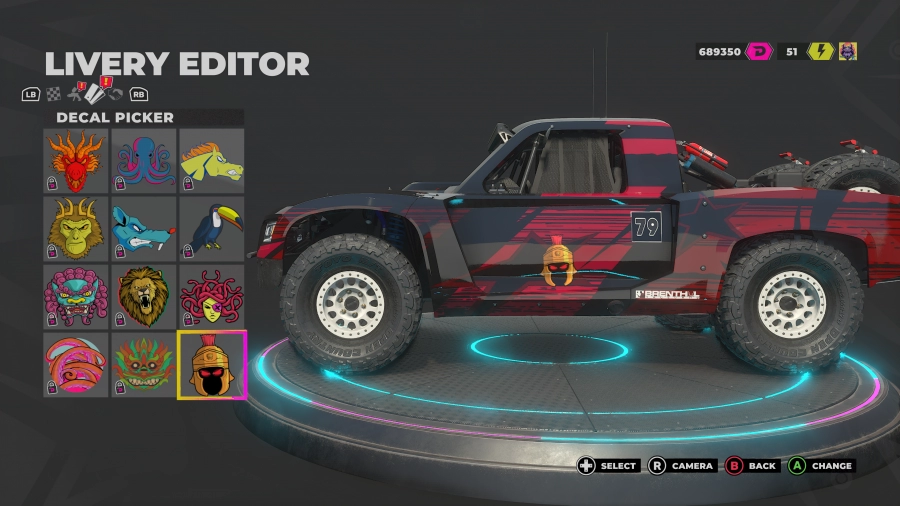Open the decal stickers tab

(x=93, y=93)
